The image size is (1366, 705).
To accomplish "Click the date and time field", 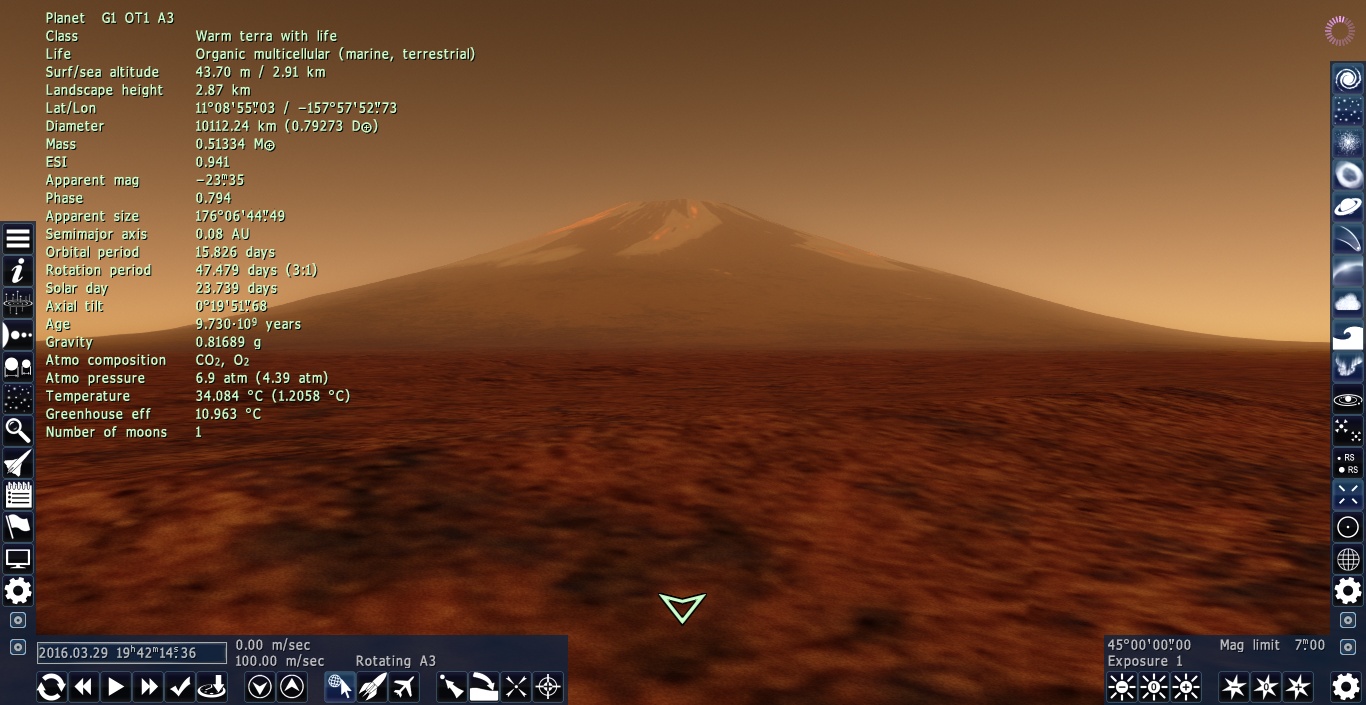I will point(132,653).
